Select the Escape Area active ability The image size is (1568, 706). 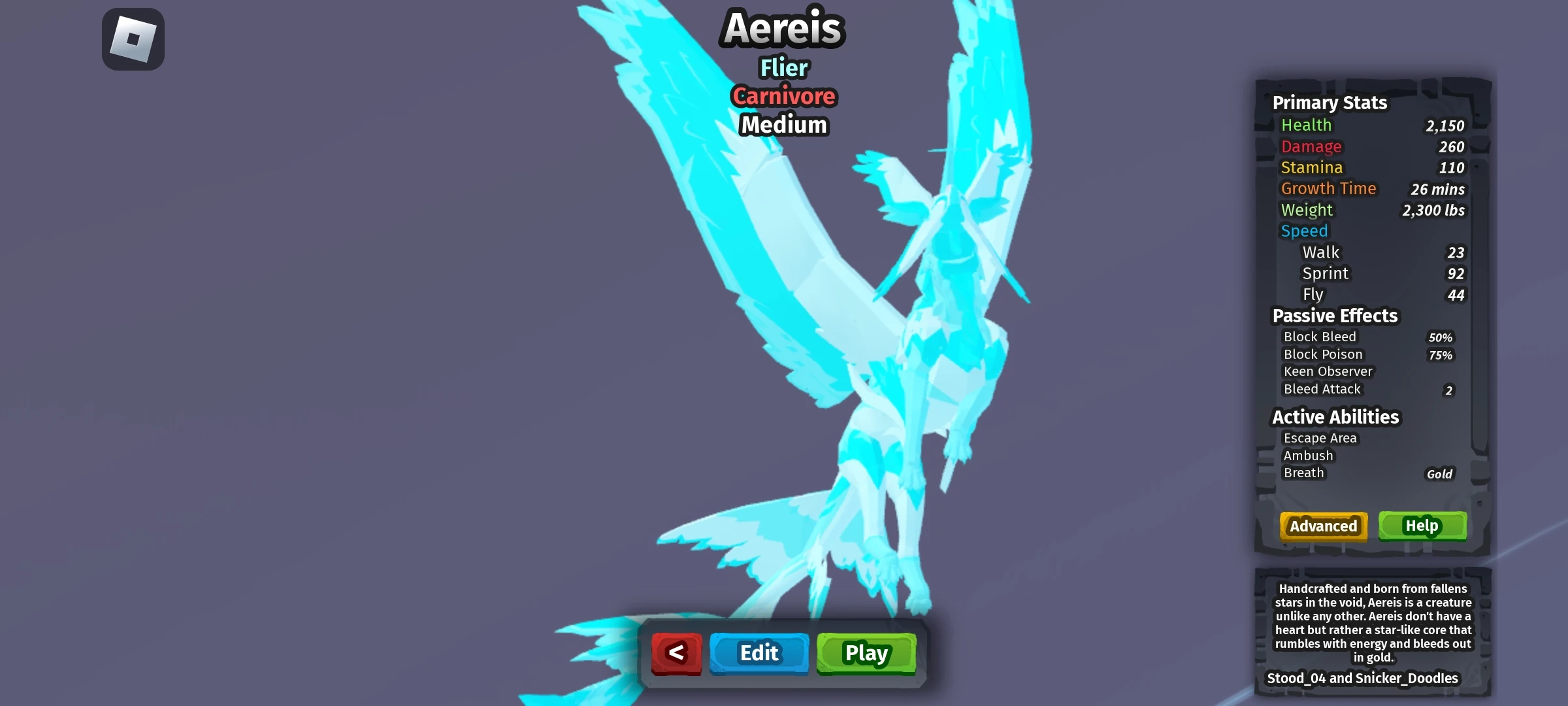pos(1320,438)
